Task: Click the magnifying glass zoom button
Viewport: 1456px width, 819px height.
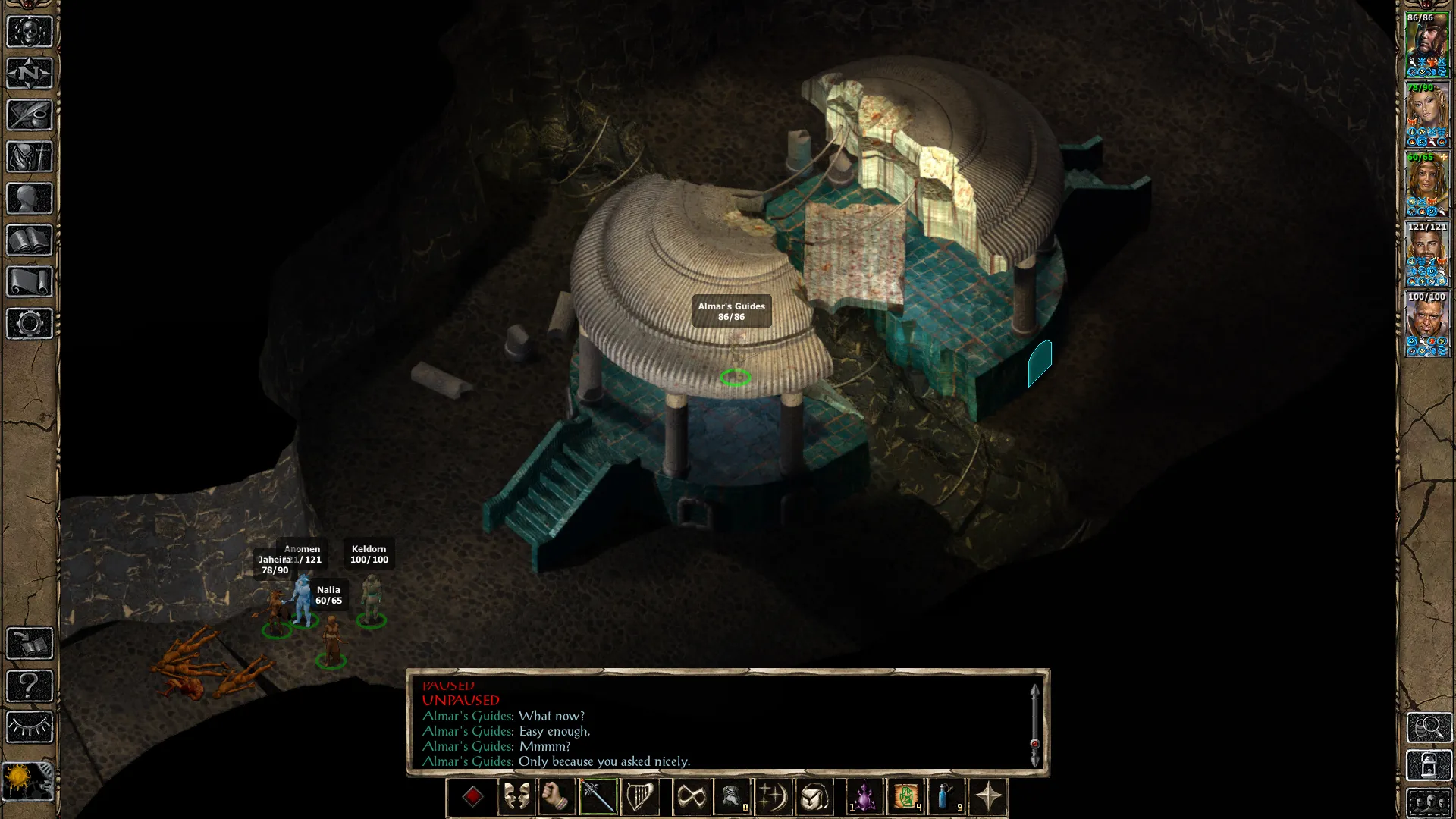Action: coord(1429,728)
